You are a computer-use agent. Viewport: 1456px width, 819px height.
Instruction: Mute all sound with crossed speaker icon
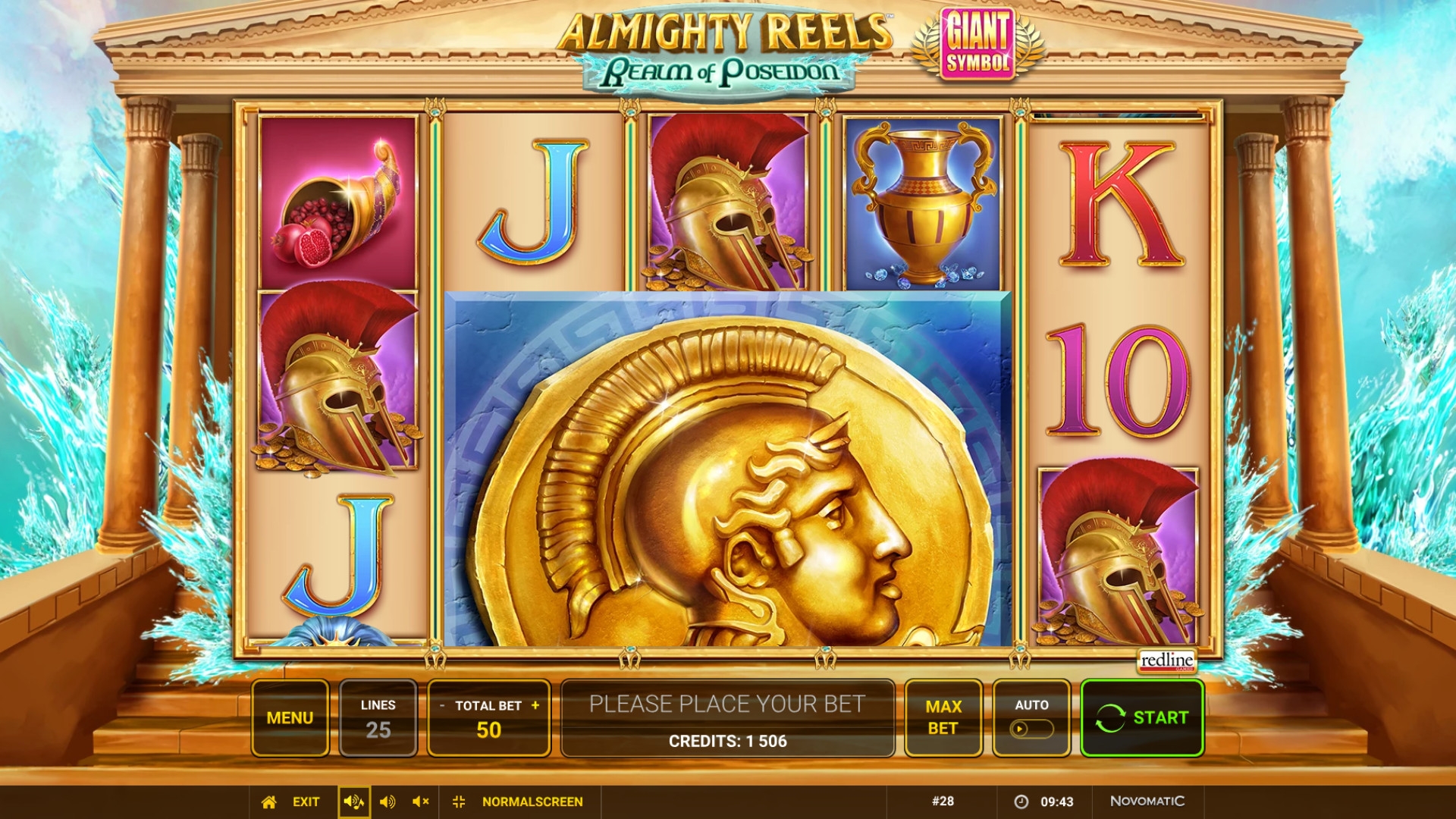421,802
